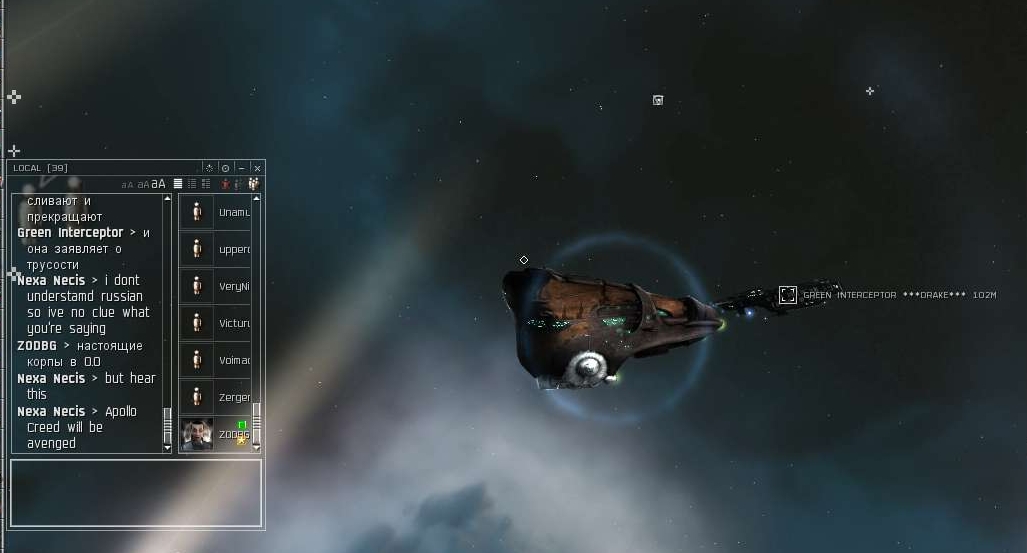Viewport: 1027px width, 553px height.
Task: Open the multi-person channel member icon
Action: tap(254, 184)
